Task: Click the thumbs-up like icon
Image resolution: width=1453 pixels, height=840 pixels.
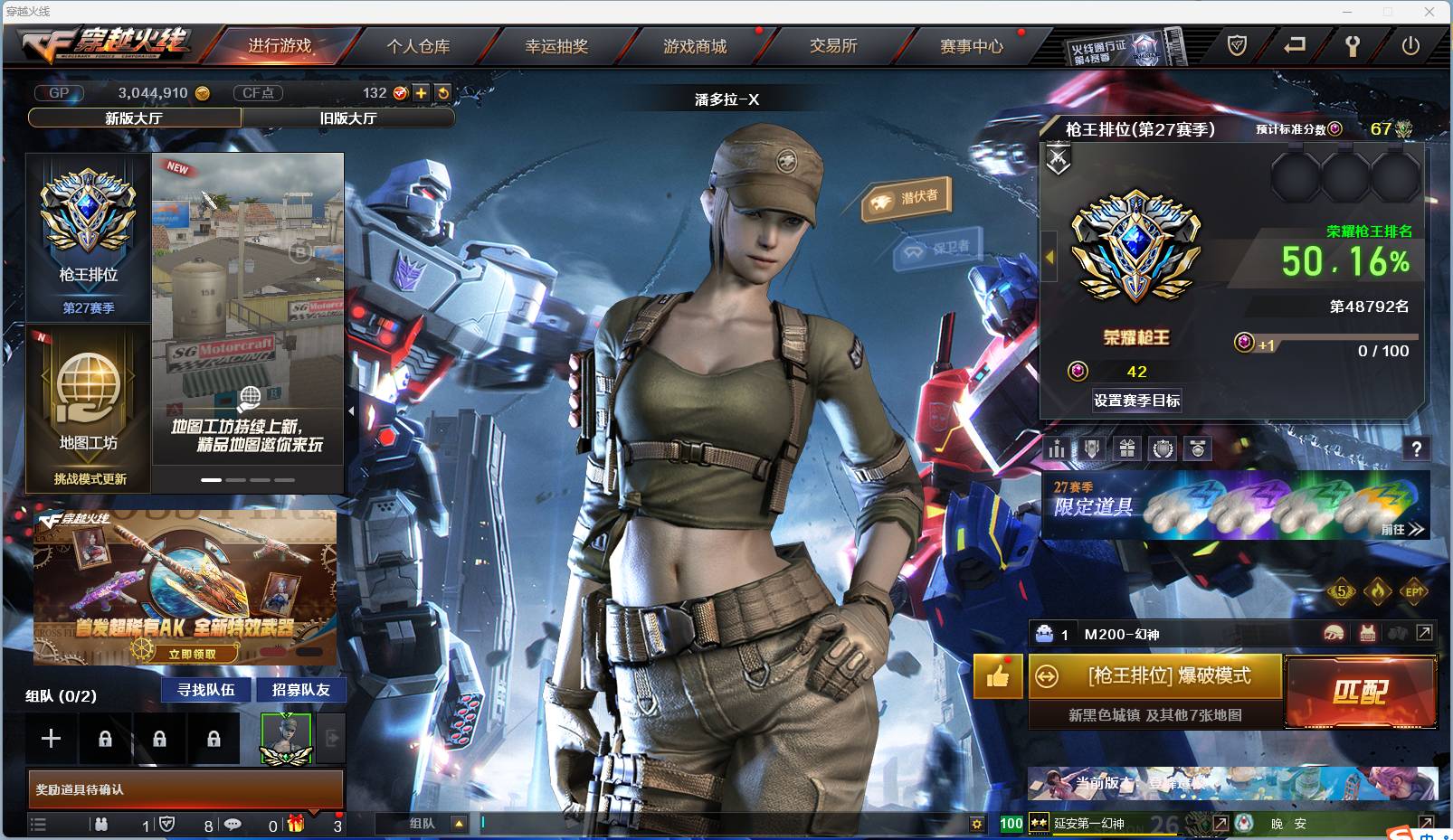Action: coord(996,676)
